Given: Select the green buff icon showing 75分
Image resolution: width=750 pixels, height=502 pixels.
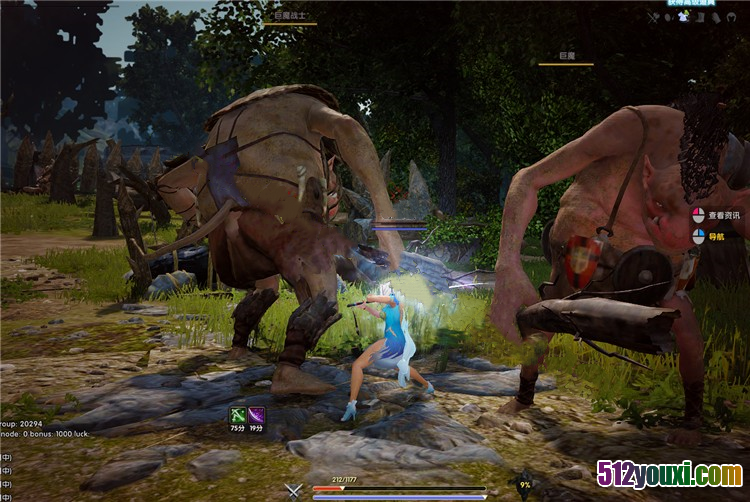Looking at the screenshot, I should click(237, 414).
